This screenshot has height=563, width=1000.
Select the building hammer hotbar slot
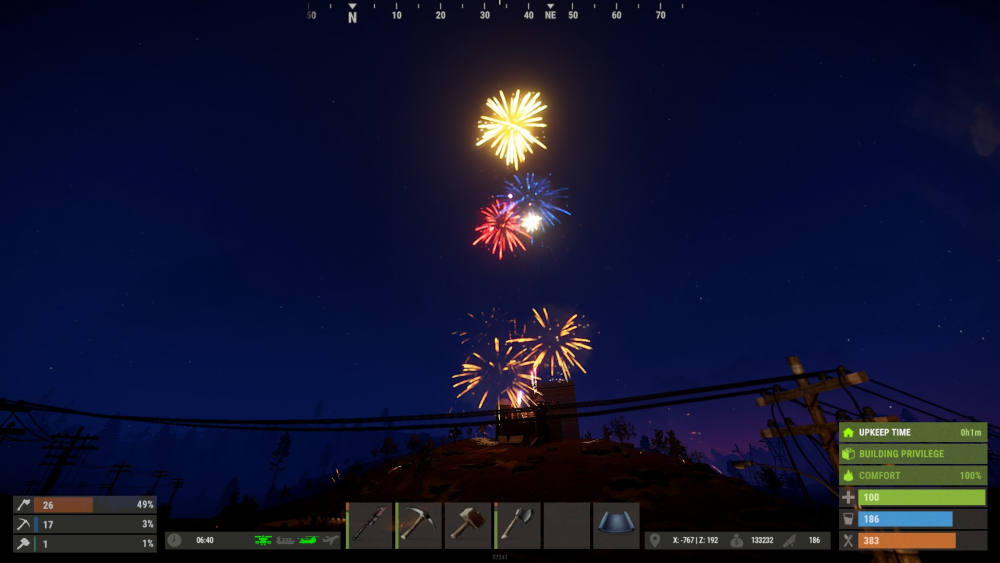click(468, 525)
